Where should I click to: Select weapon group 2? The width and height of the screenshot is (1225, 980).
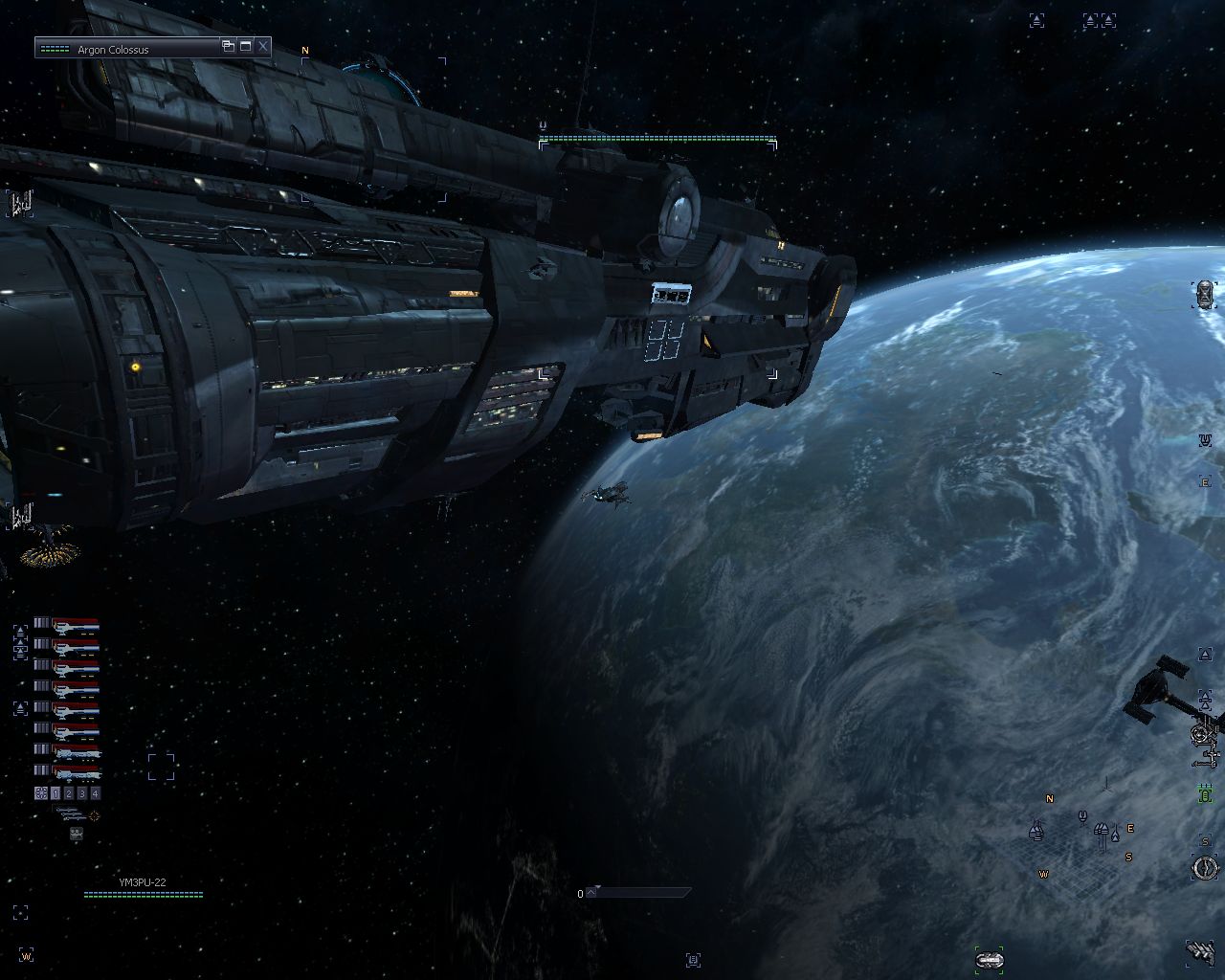[69, 793]
